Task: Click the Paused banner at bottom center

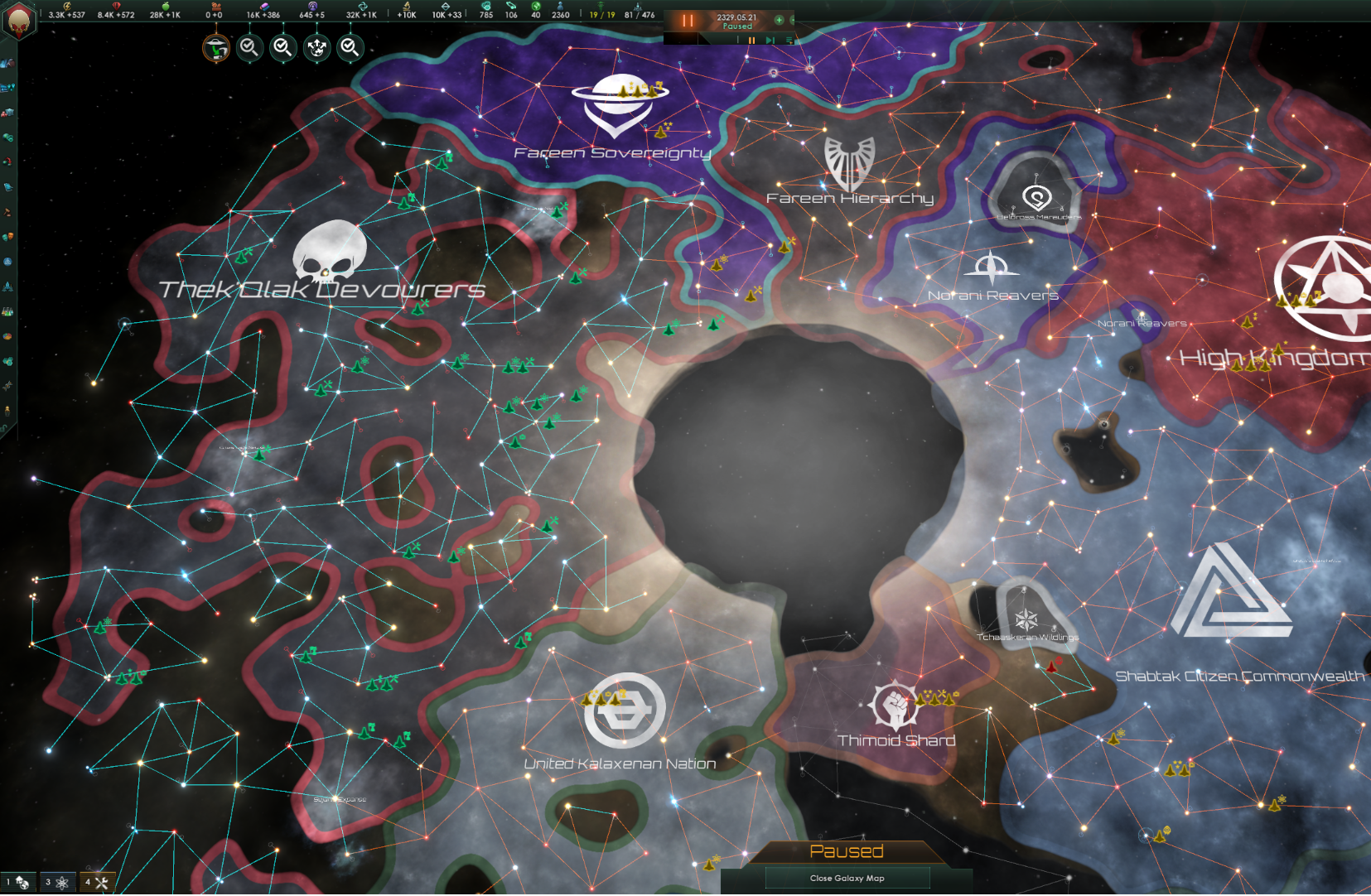Action: coord(847,850)
